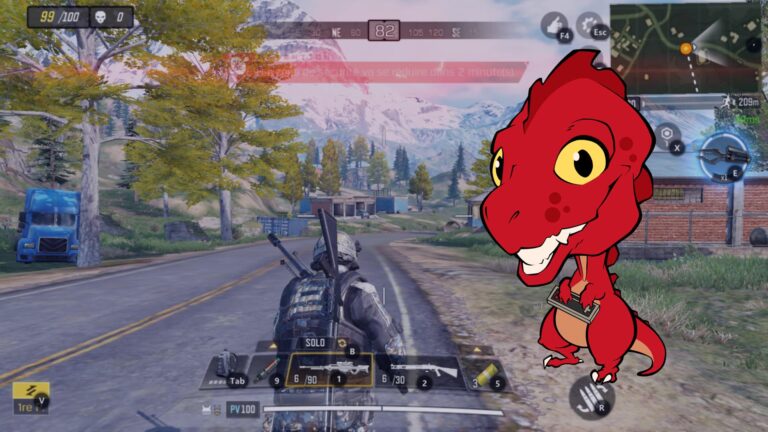Open the gear settings menu
Screen dimensions: 768x432
591,24
